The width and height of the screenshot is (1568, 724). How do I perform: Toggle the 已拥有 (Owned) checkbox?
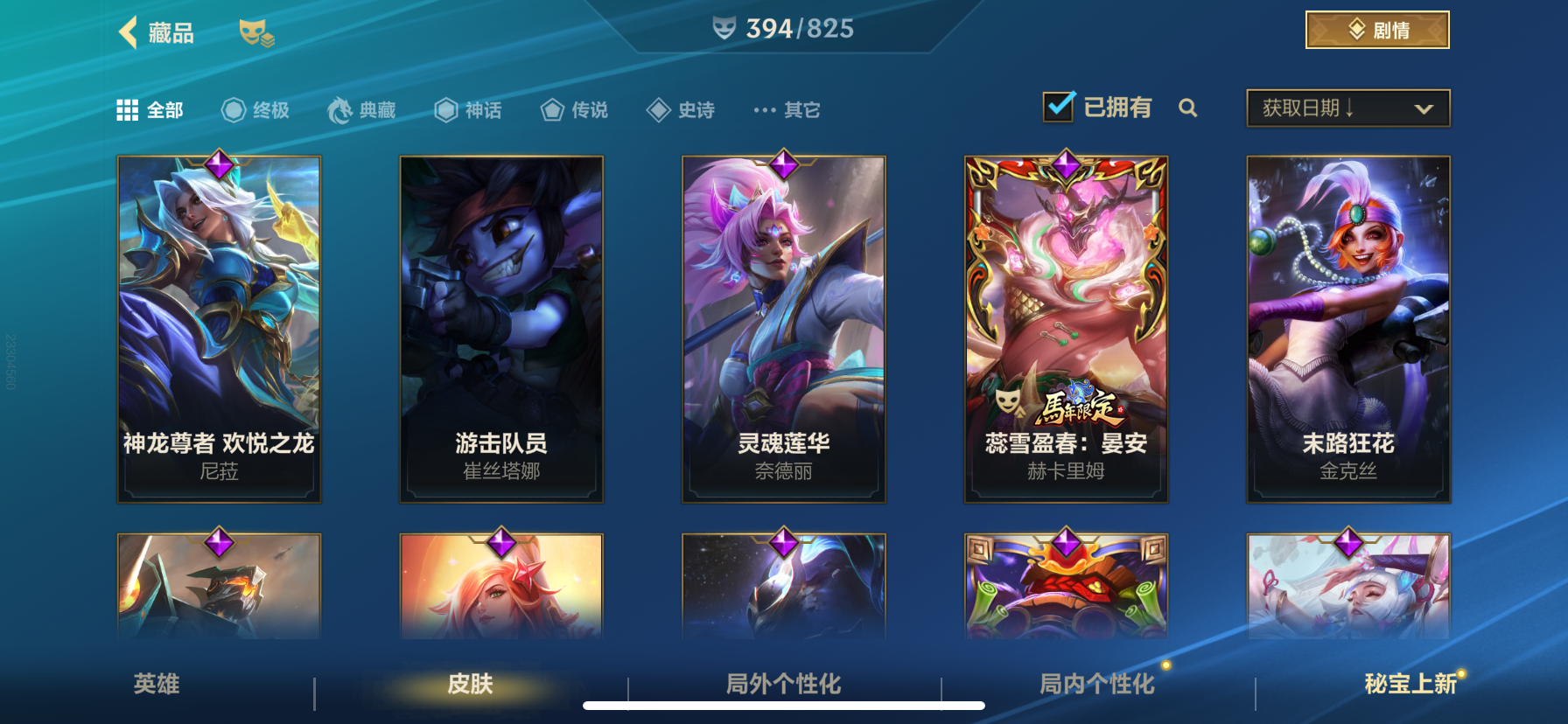point(1057,106)
